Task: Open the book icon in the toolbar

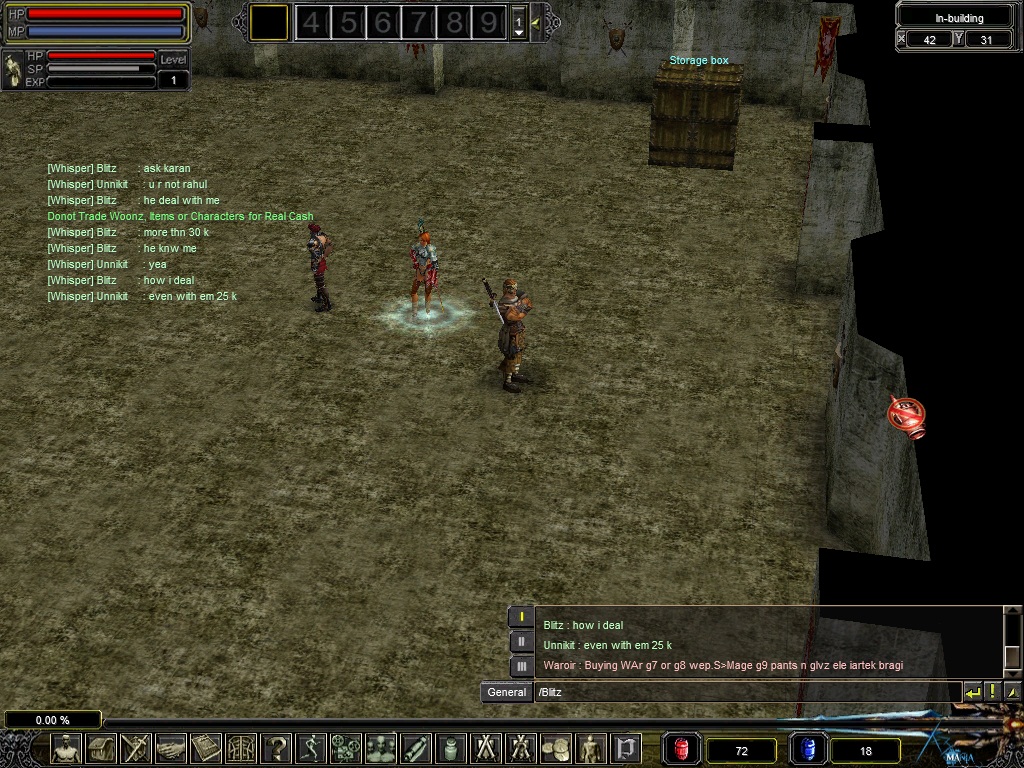Action: point(207,747)
